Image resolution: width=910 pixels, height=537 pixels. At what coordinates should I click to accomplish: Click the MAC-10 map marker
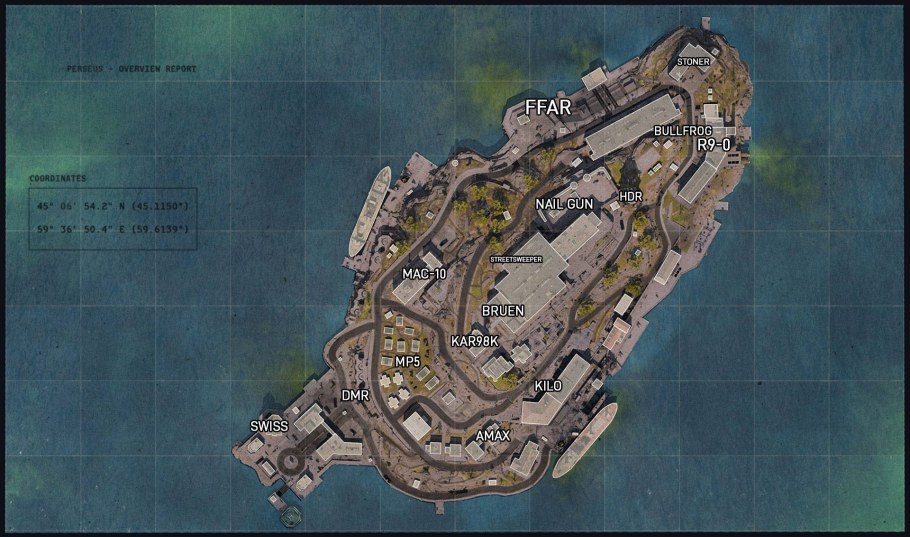[424, 274]
